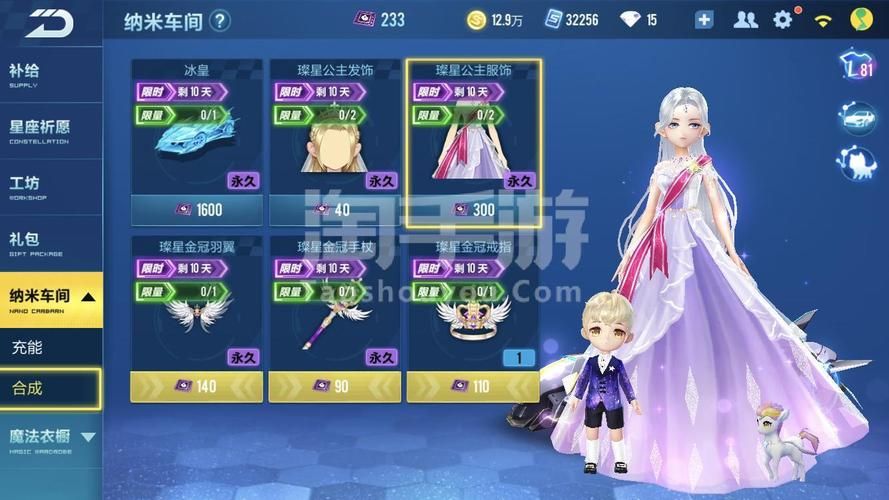This screenshot has height=500, width=889.
Task: Open the 星座祈愿 constellation menu
Action: 50,131
